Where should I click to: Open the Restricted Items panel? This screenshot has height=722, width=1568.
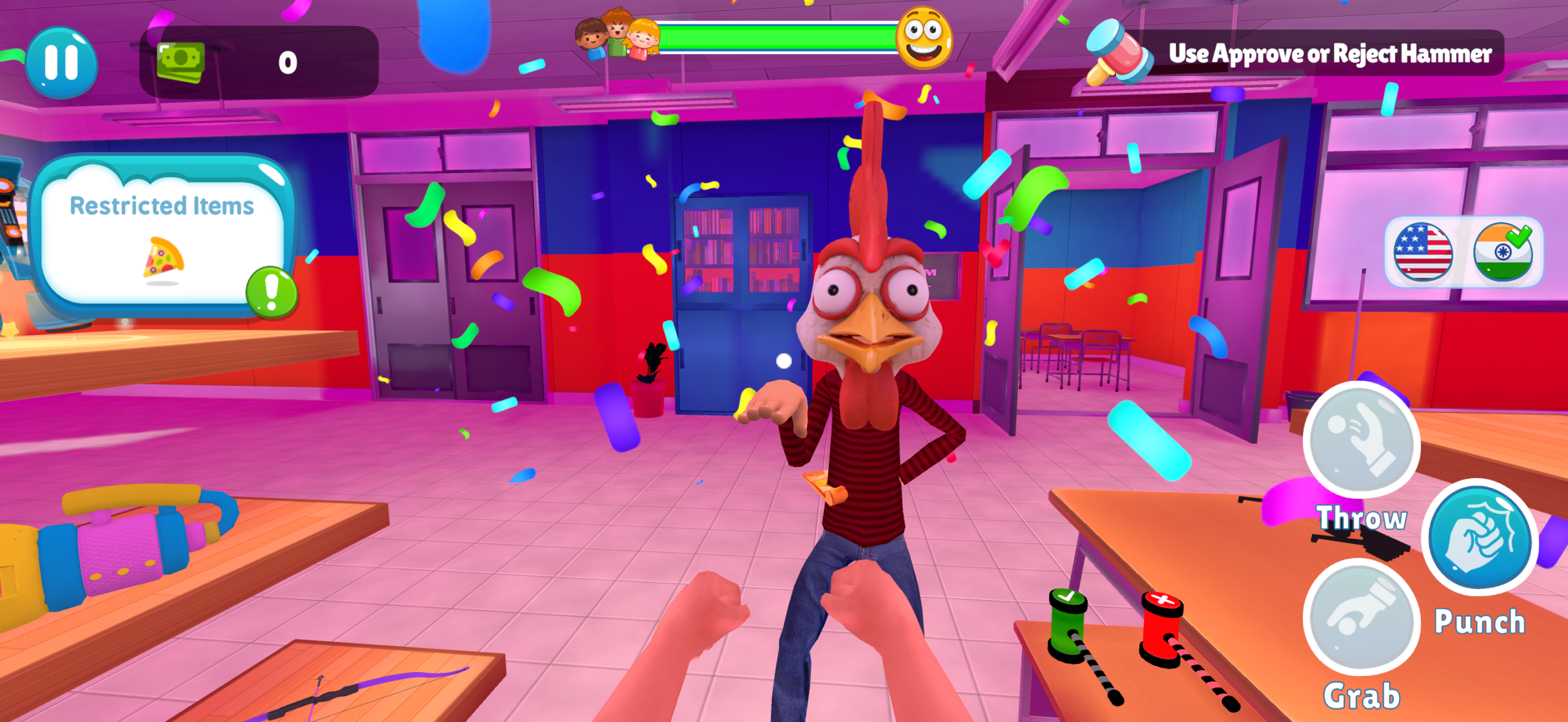point(160,236)
